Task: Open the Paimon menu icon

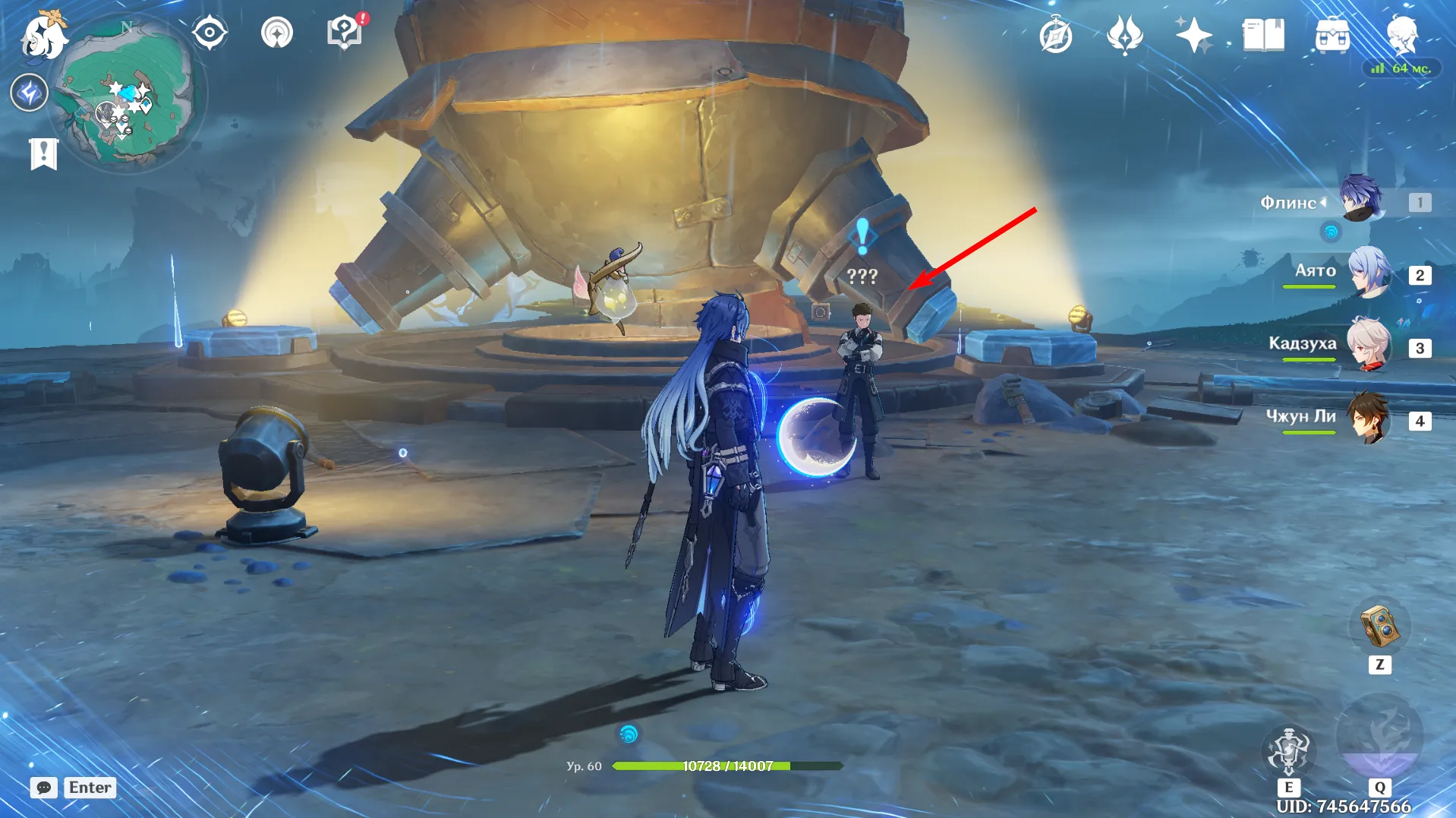Action: [x=42, y=36]
